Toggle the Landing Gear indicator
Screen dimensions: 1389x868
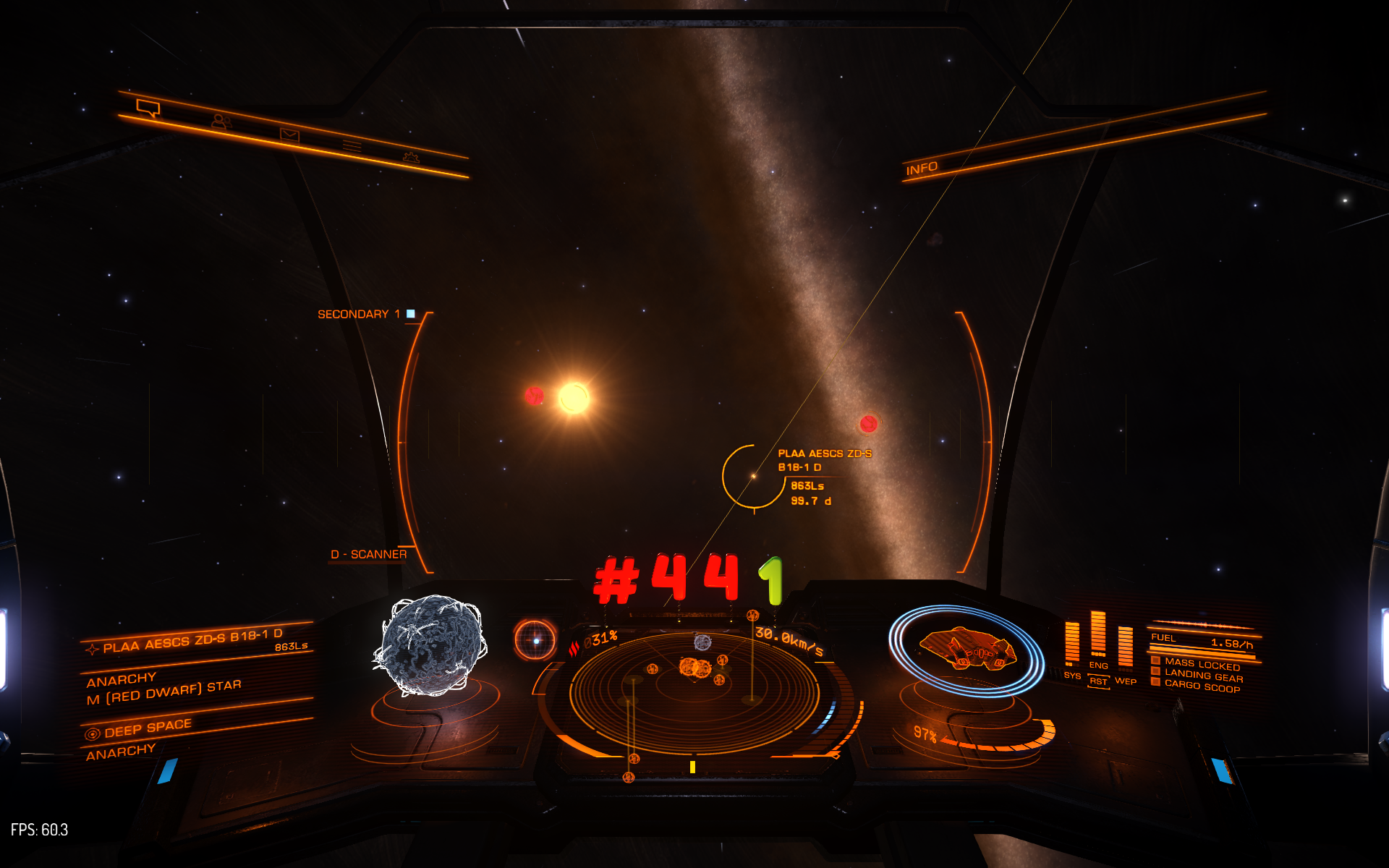coord(1203,676)
